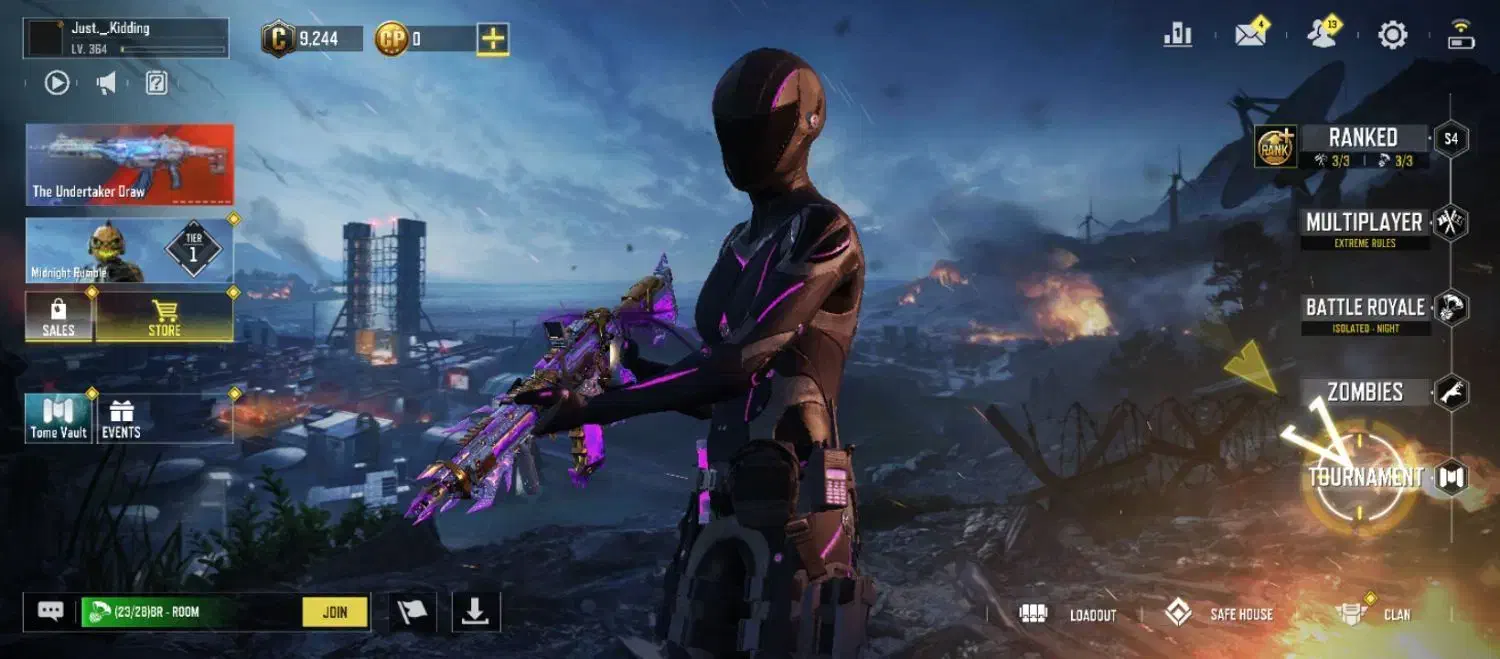
Task: Open the settings gear
Action: point(1392,36)
